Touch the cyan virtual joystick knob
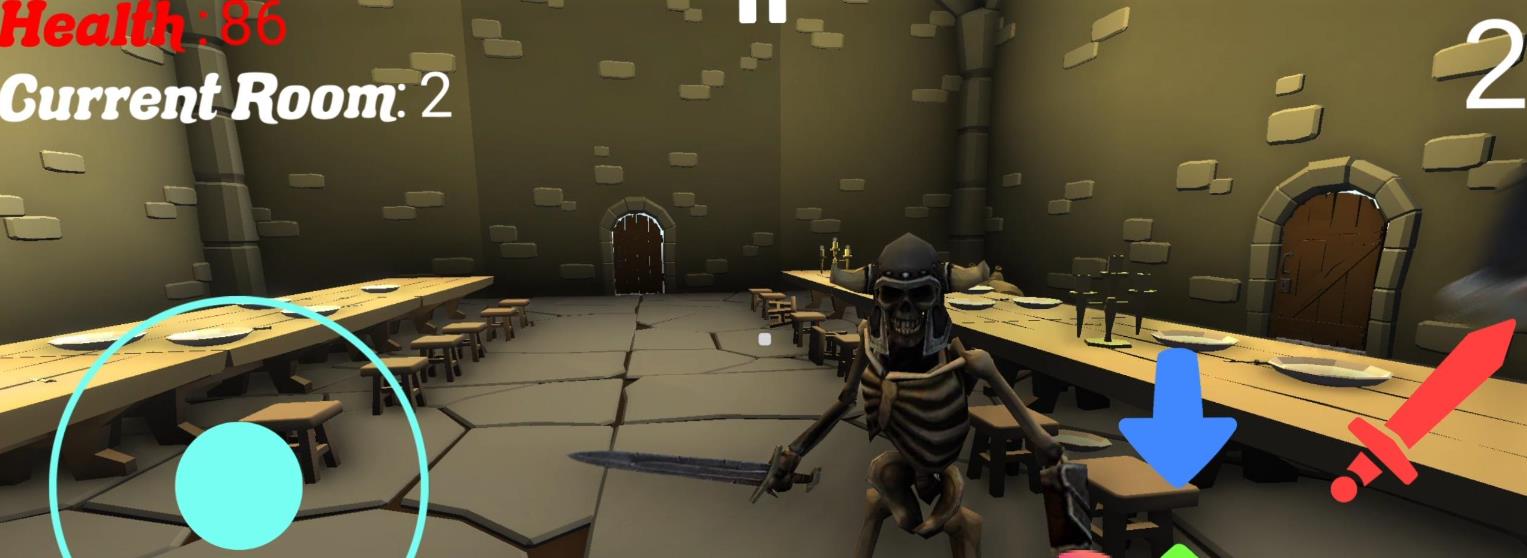 [x=239, y=485]
